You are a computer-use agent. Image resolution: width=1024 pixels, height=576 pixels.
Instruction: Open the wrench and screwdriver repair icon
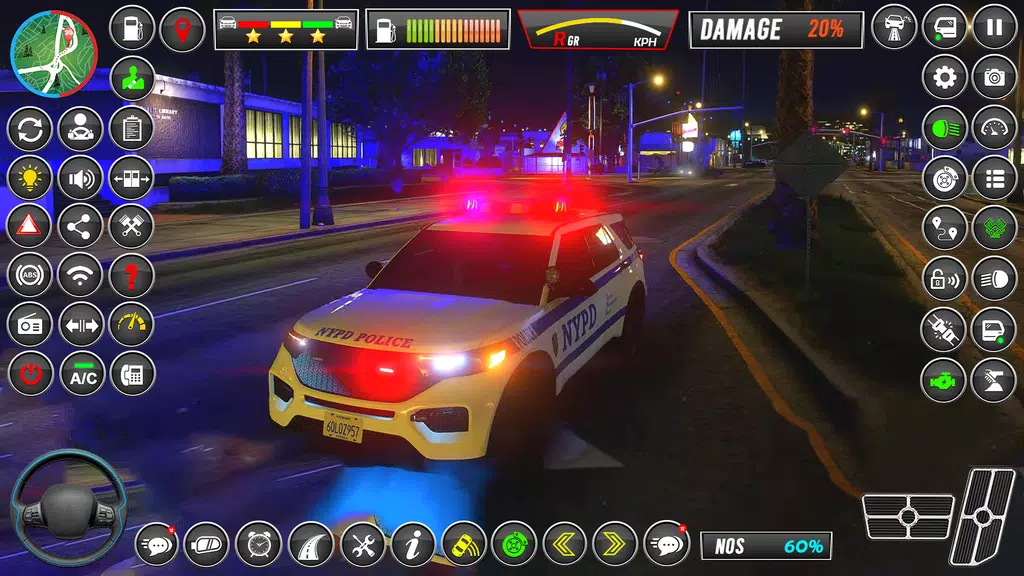click(362, 544)
